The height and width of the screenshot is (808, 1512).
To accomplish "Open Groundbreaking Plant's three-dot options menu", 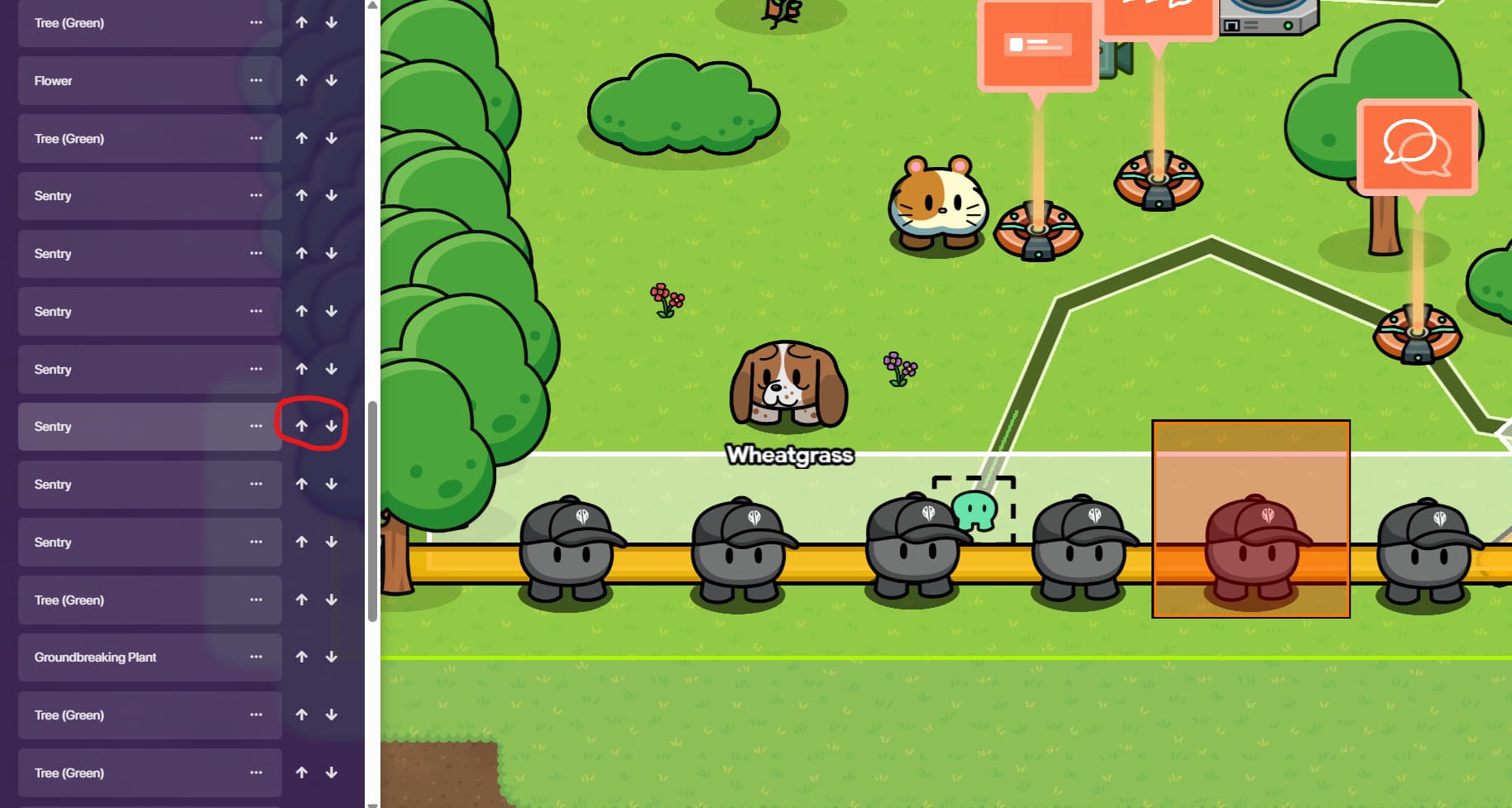I will [256, 657].
